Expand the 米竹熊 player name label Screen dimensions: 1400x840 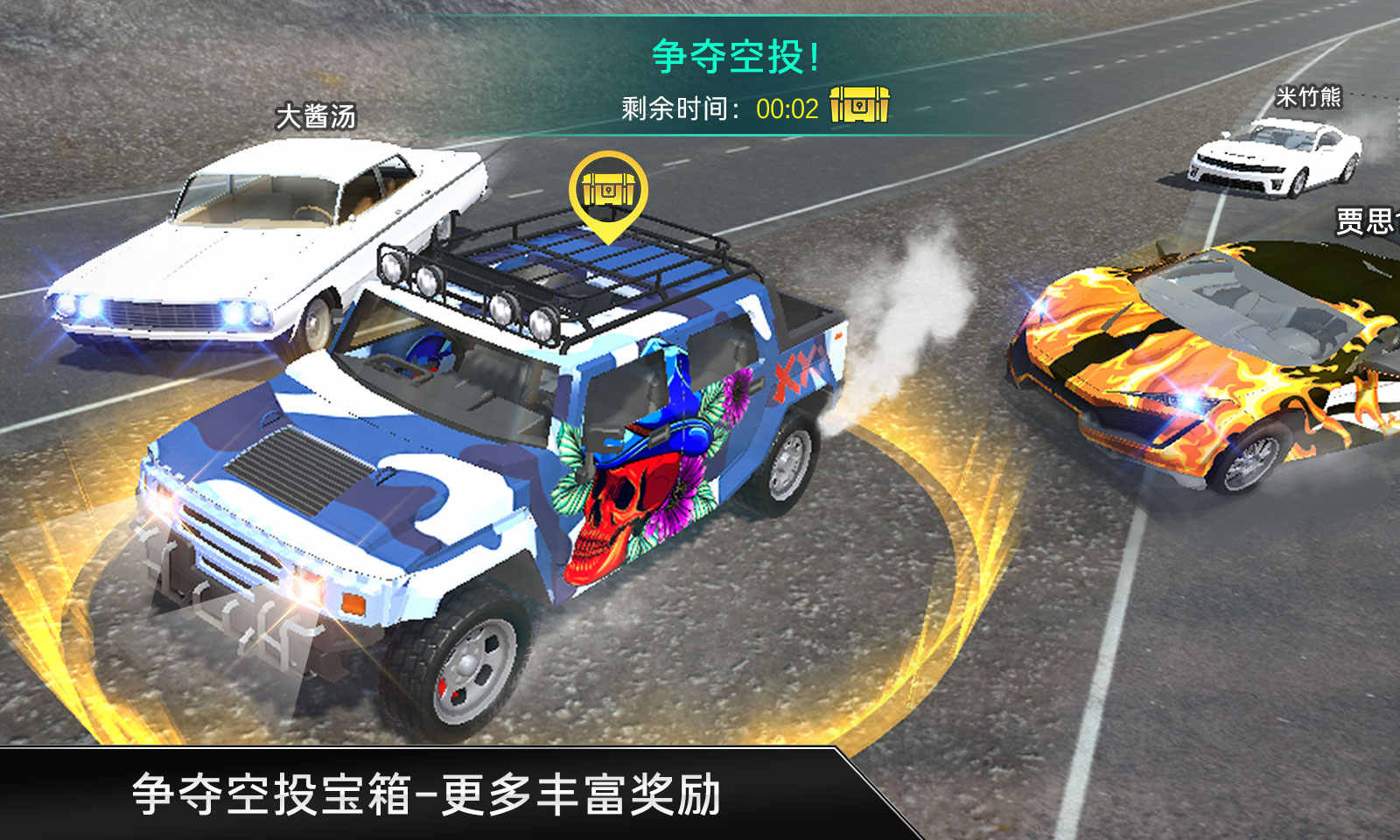click(1310, 96)
